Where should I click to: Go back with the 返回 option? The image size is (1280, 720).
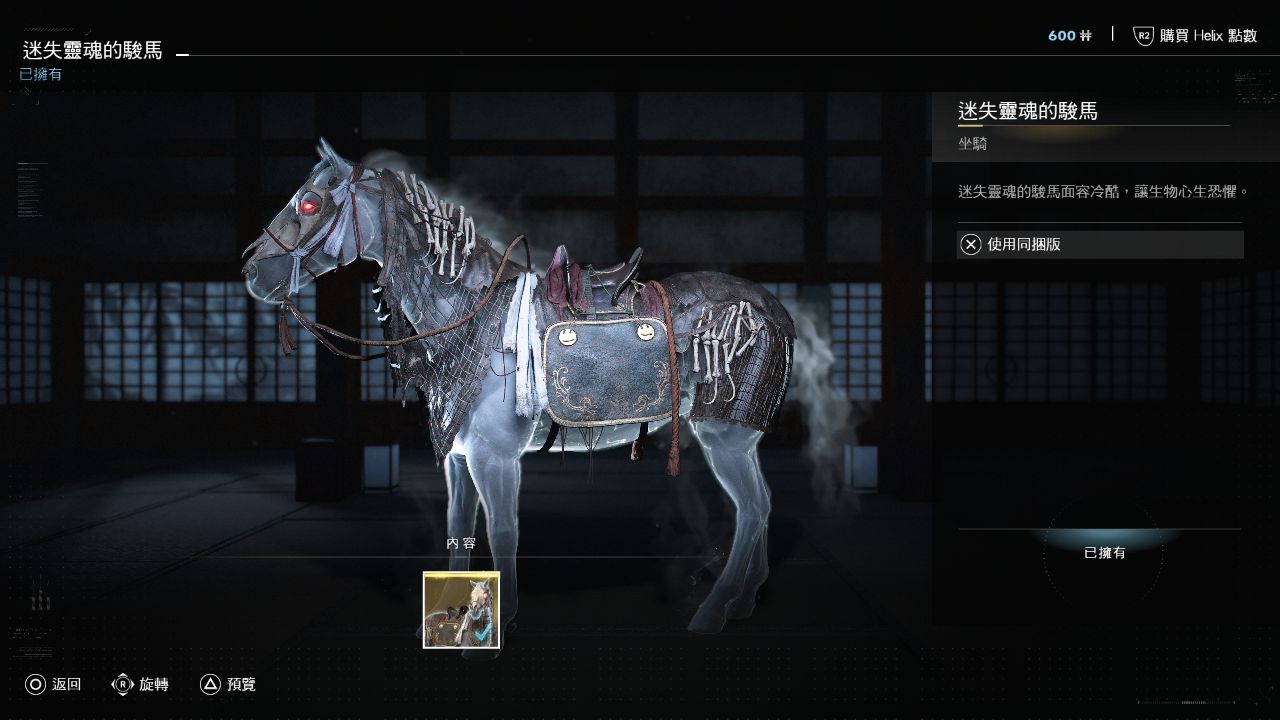click(x=53, y=685)
